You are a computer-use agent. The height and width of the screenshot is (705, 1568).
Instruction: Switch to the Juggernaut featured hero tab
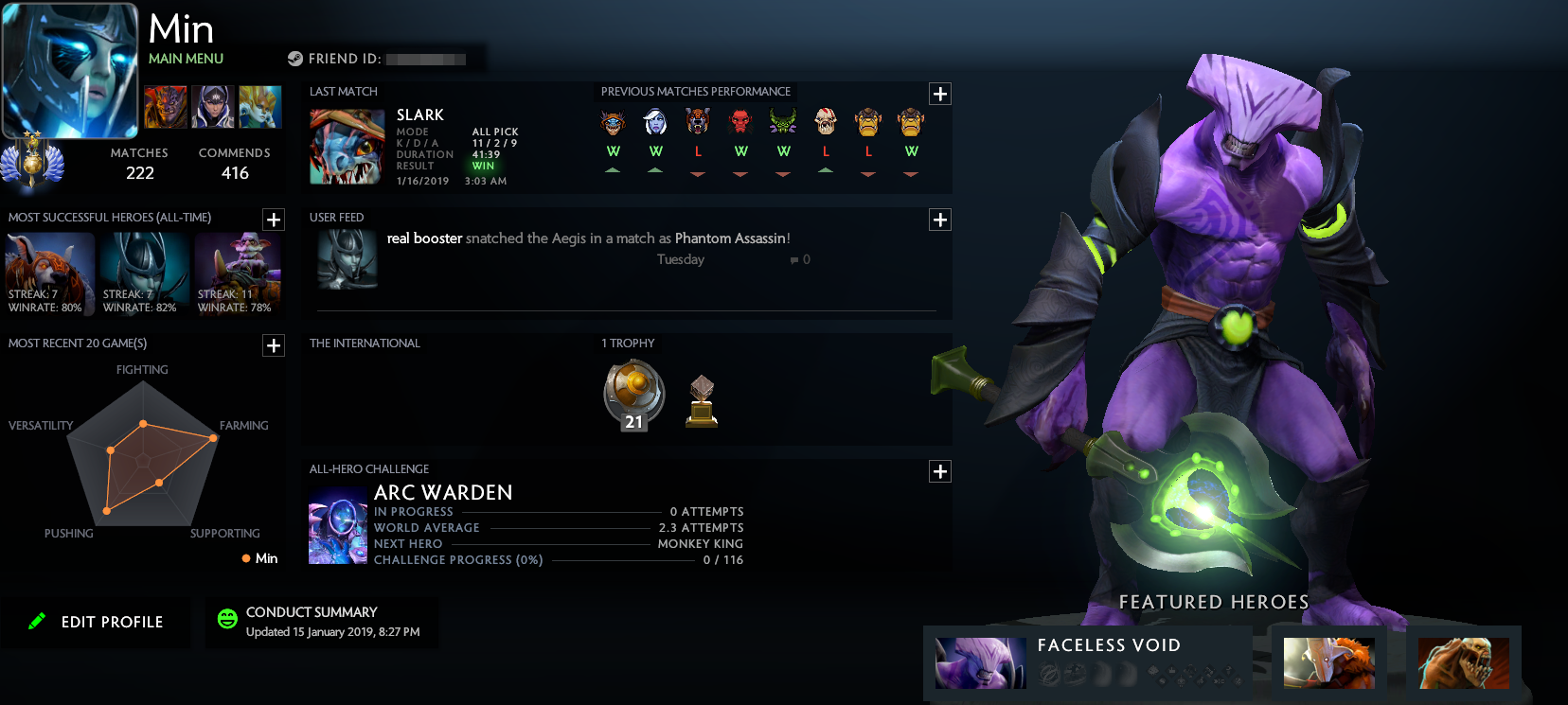point(1328,662)
